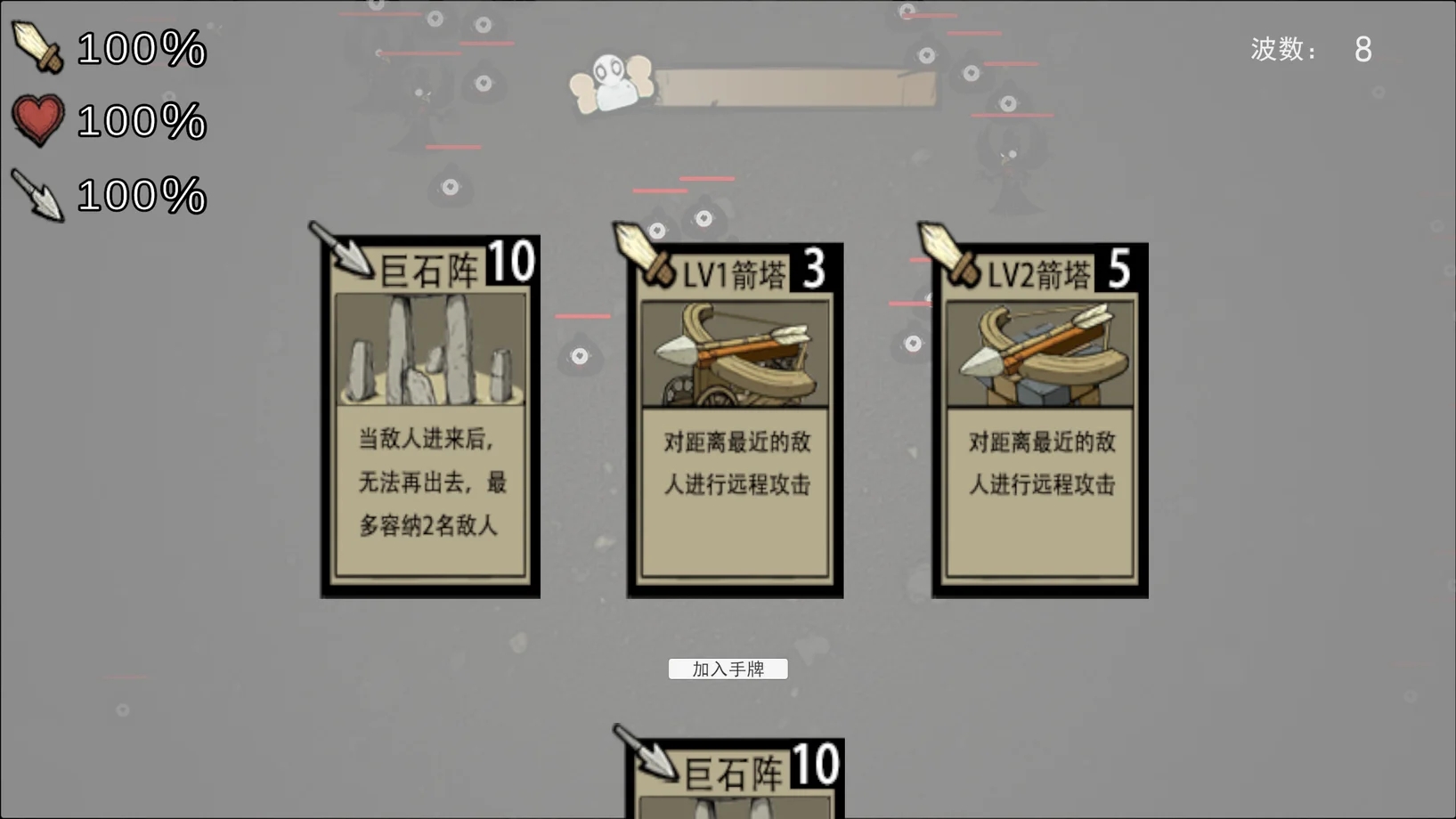Click the 加入手牌 button
Screen dimensions: 1456x819
[x=728, y=669]
